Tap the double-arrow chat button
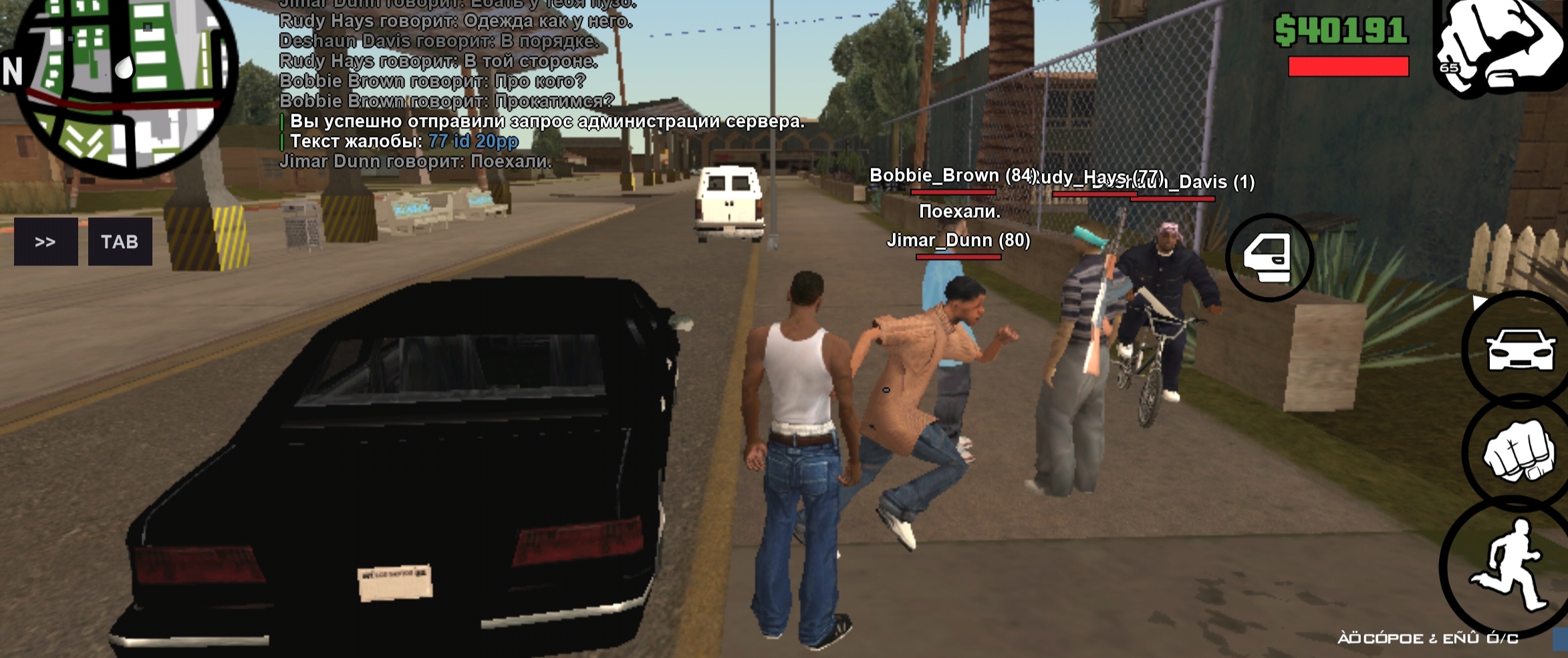Screen dimensions: 1568x658 pos(45,241)
